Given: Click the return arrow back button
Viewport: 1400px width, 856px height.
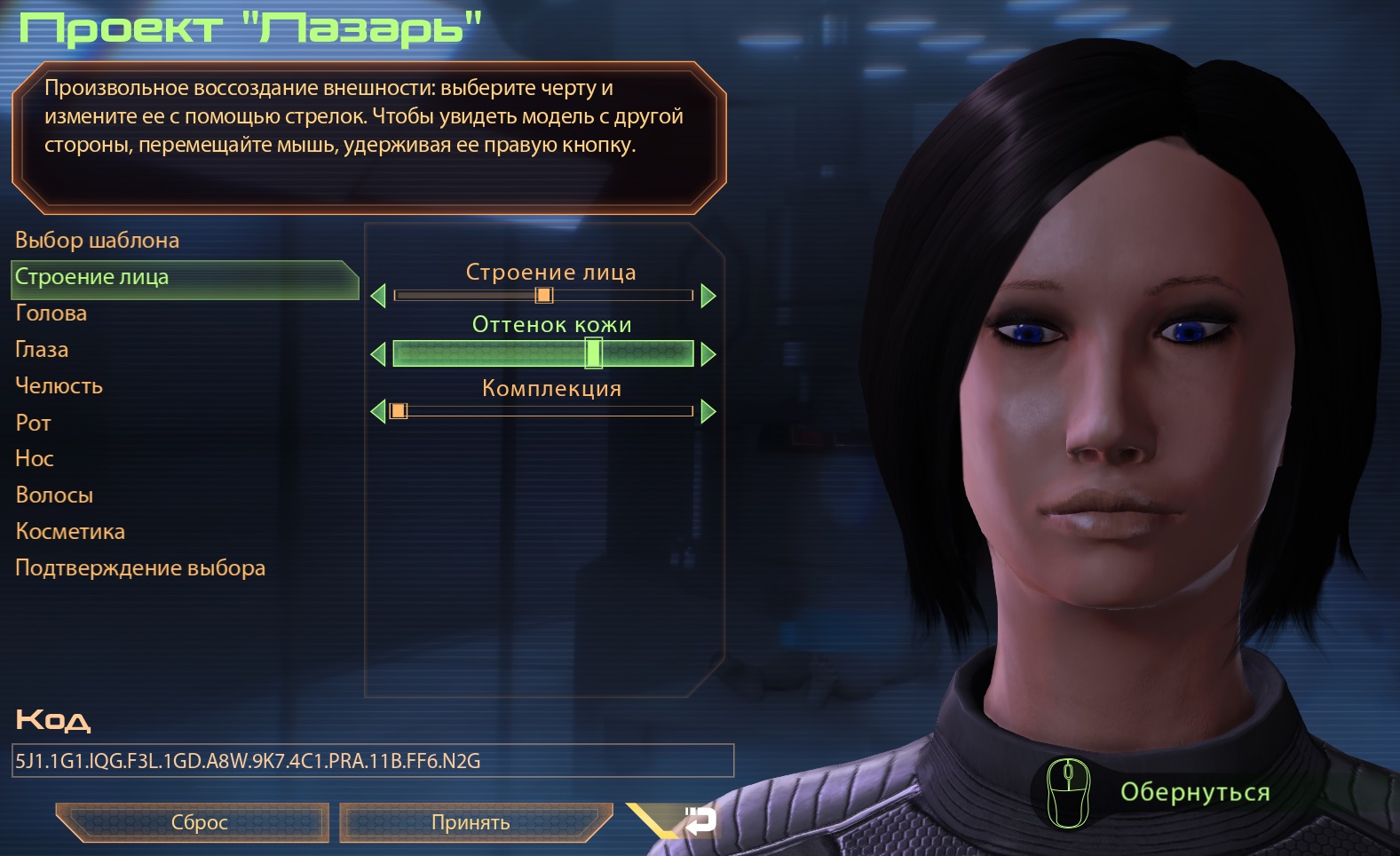Looking at the screenshot, I should tap(700, 820).
